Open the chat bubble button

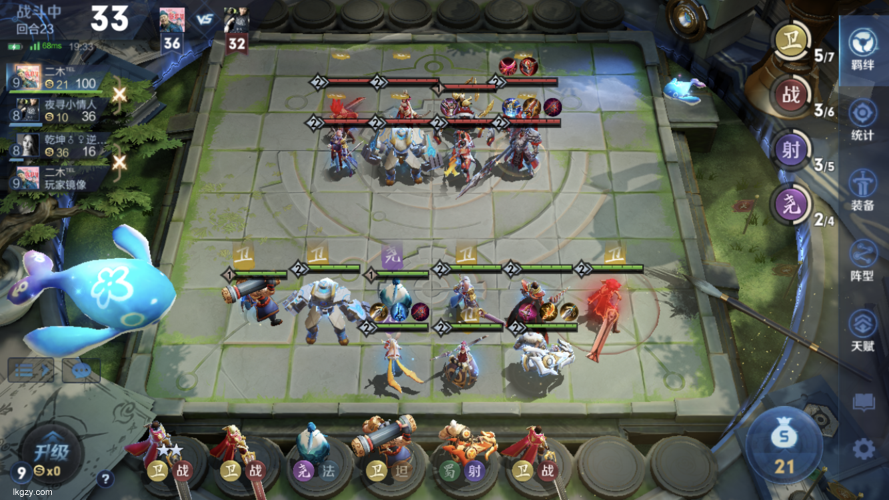coord(81,370)
